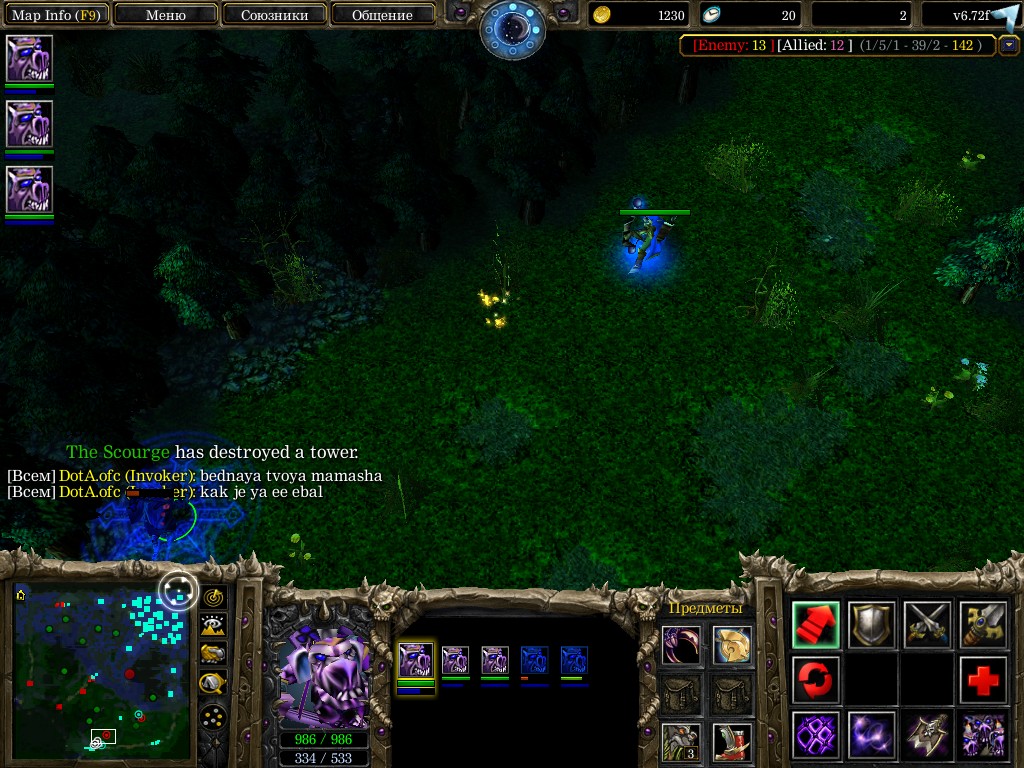Open hero skills with the red cross
Image resolution: width=1024 pixels, height=768 pixels.
[983, 680]
